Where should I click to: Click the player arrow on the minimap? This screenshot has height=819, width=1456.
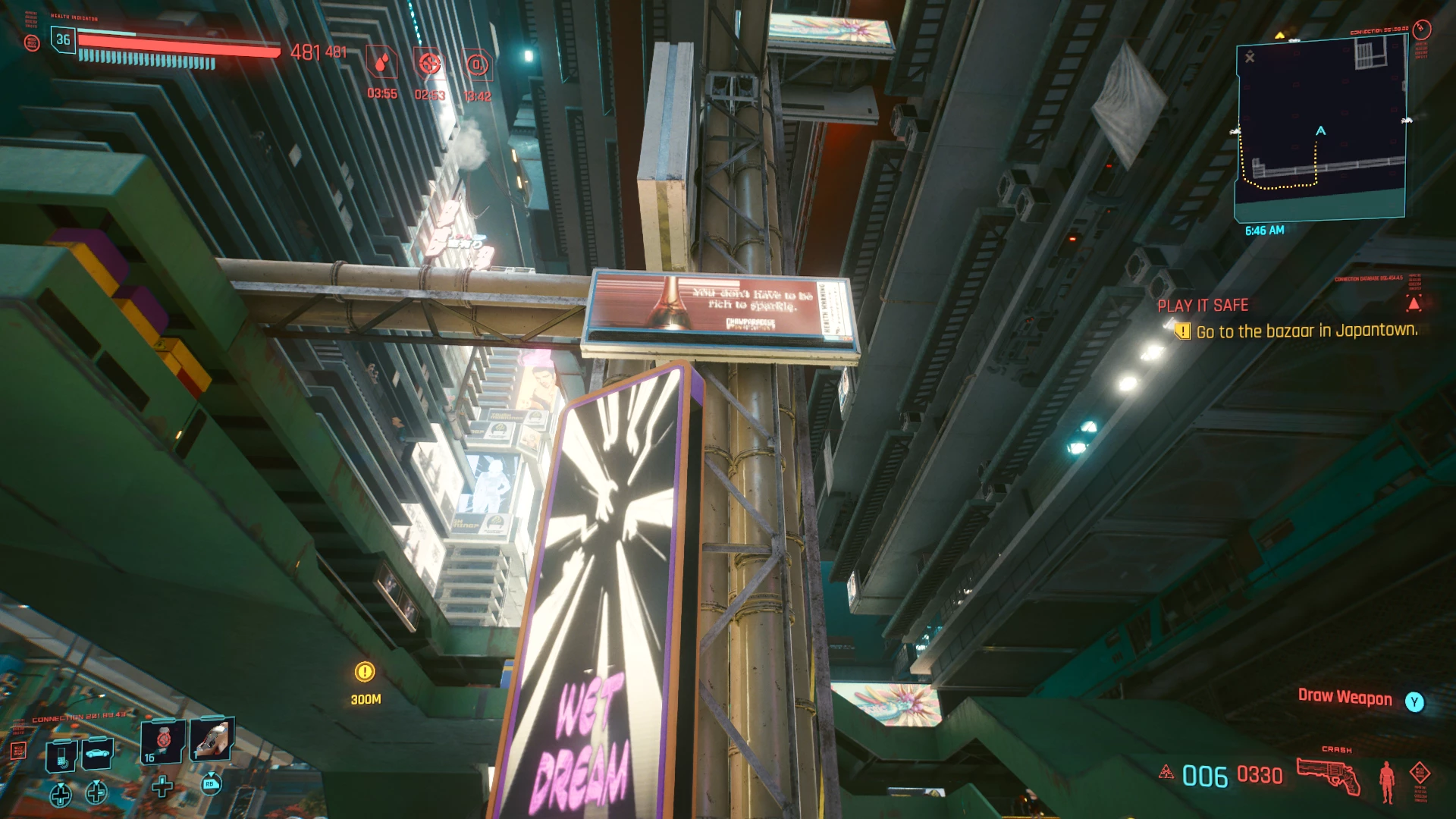1321,131
